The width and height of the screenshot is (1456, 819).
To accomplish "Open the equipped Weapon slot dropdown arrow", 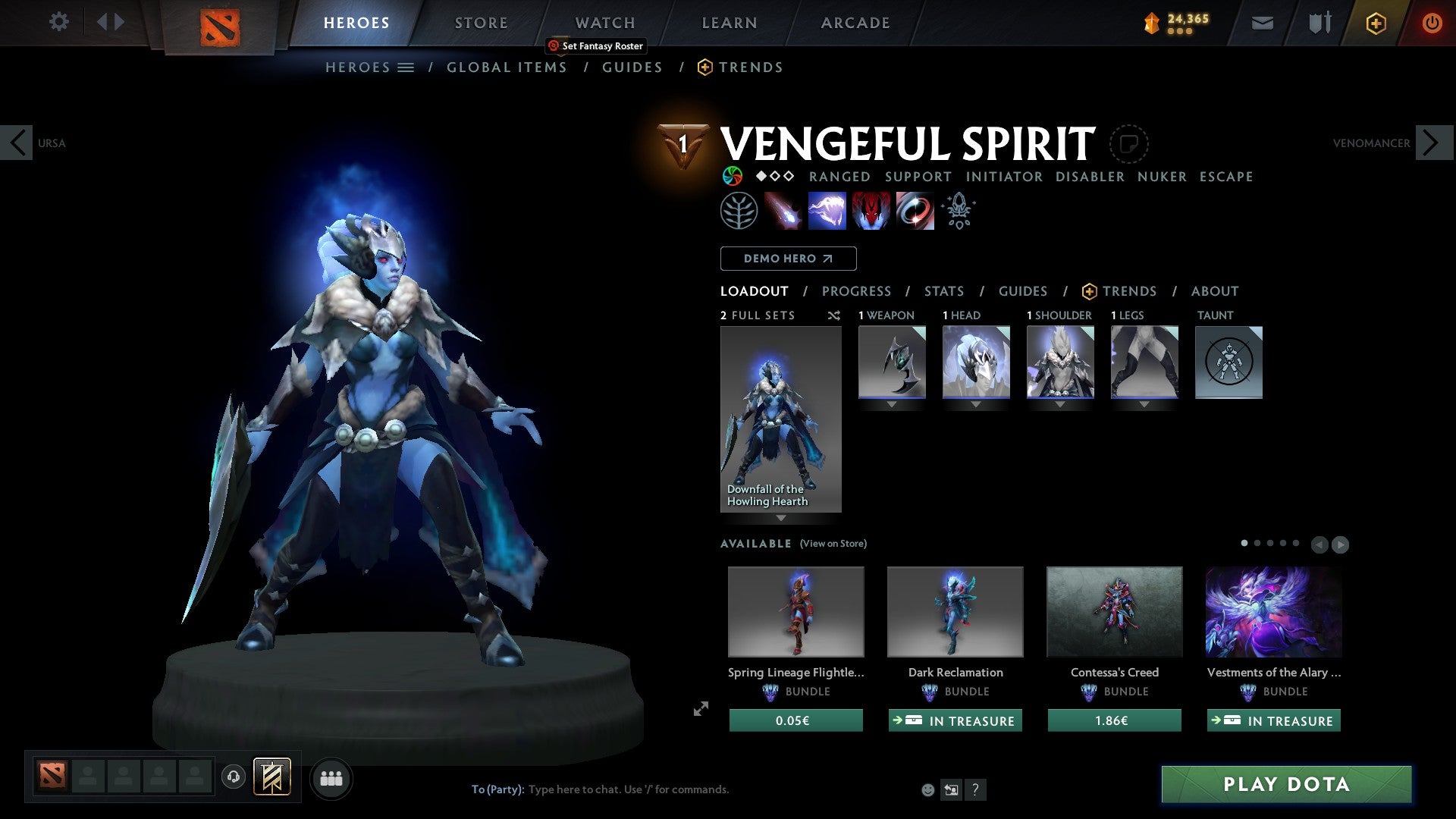I will [891, 404].
